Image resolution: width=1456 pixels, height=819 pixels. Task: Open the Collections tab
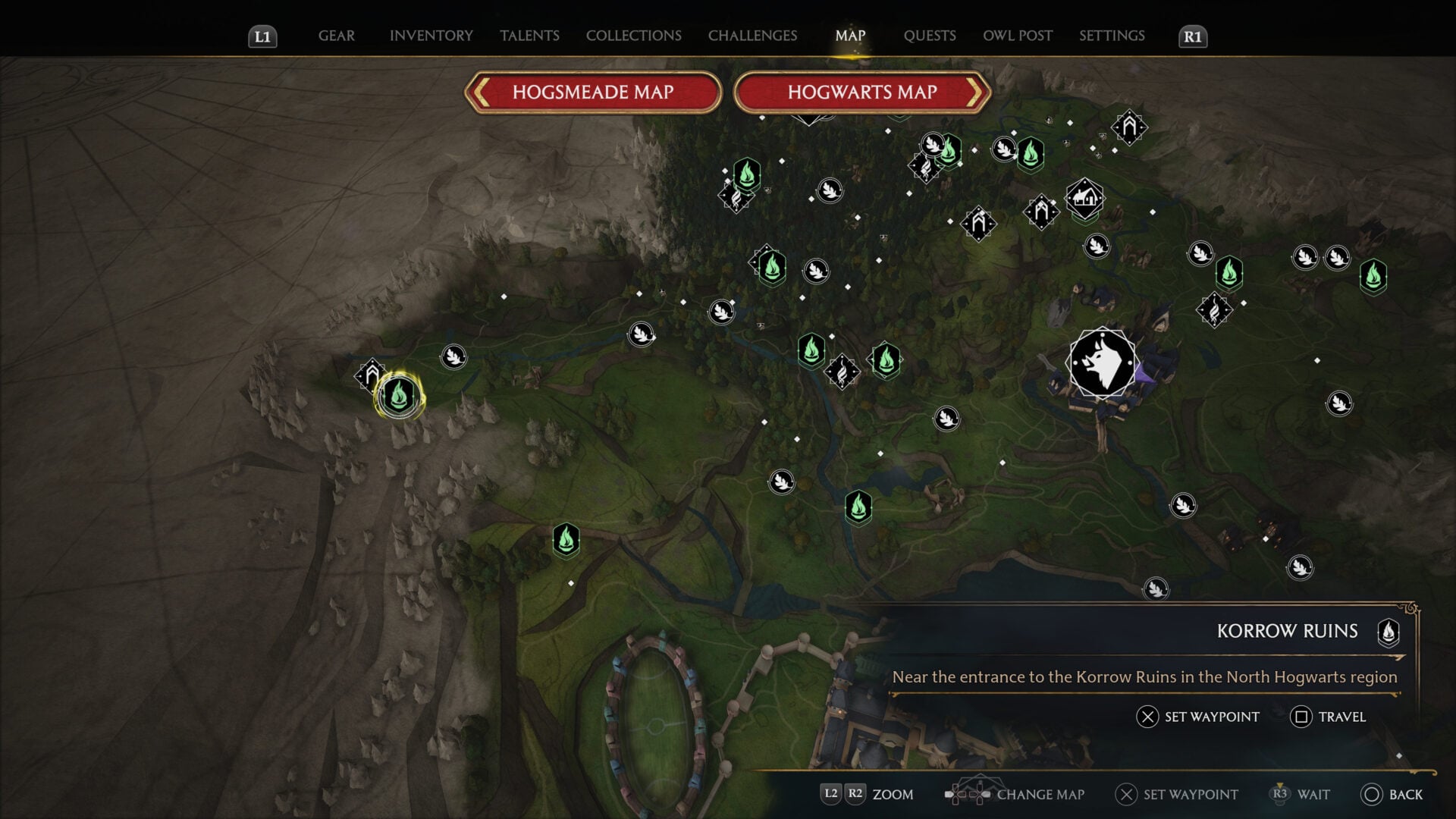coord(633,36)
